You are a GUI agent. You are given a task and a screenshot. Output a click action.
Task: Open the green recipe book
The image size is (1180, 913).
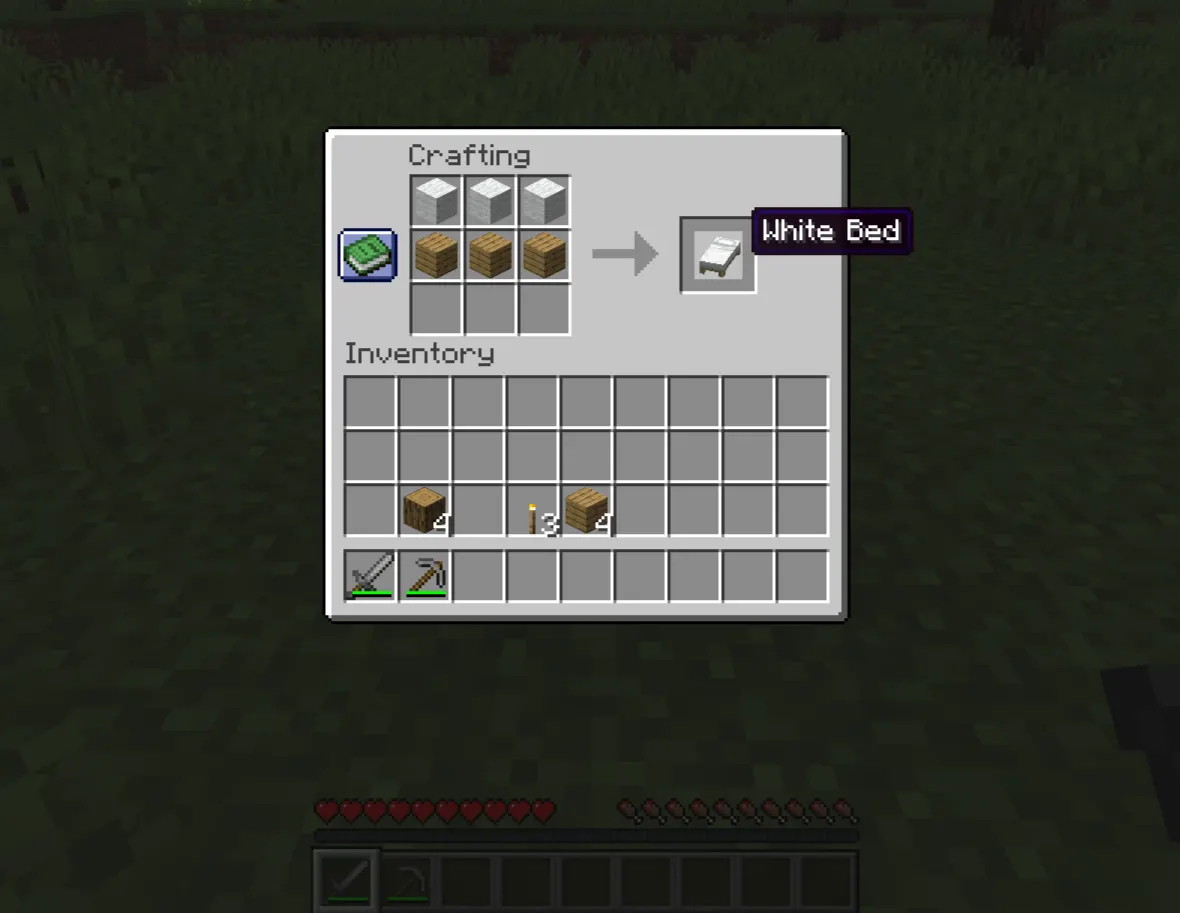pyautogui.click(x=368, y=255)
